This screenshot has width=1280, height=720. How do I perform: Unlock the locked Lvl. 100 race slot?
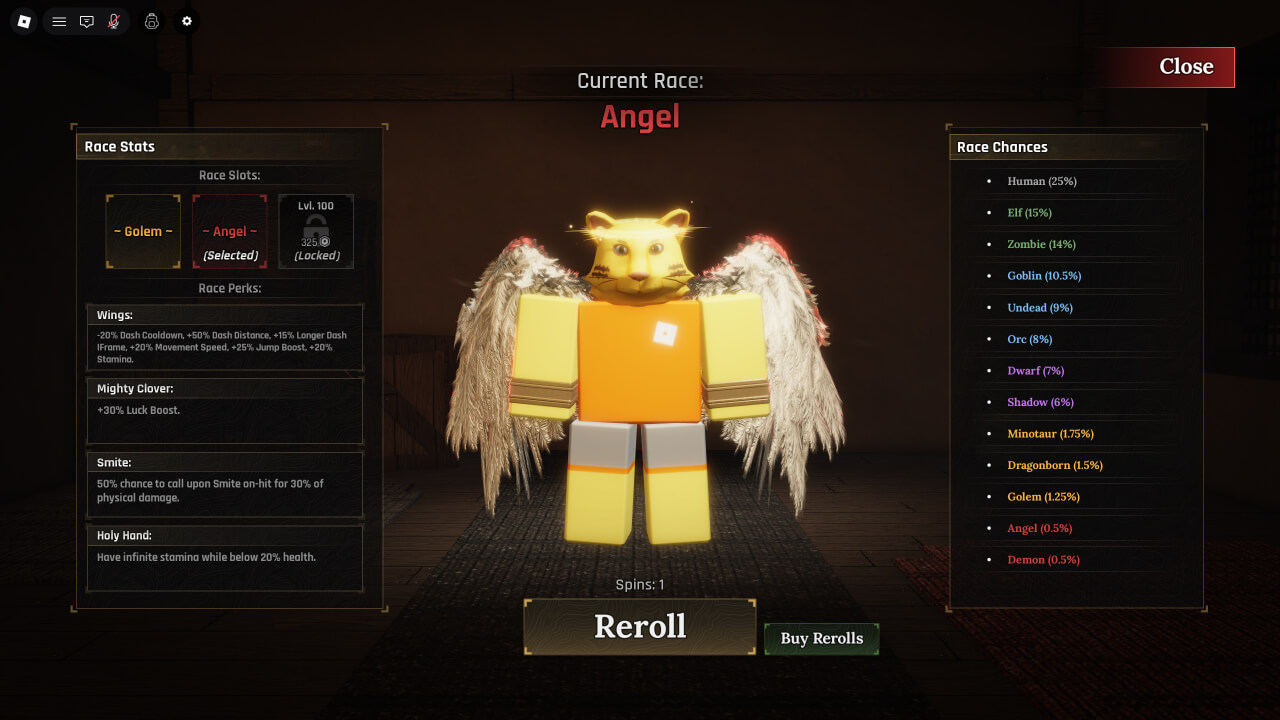pos(316,232)
